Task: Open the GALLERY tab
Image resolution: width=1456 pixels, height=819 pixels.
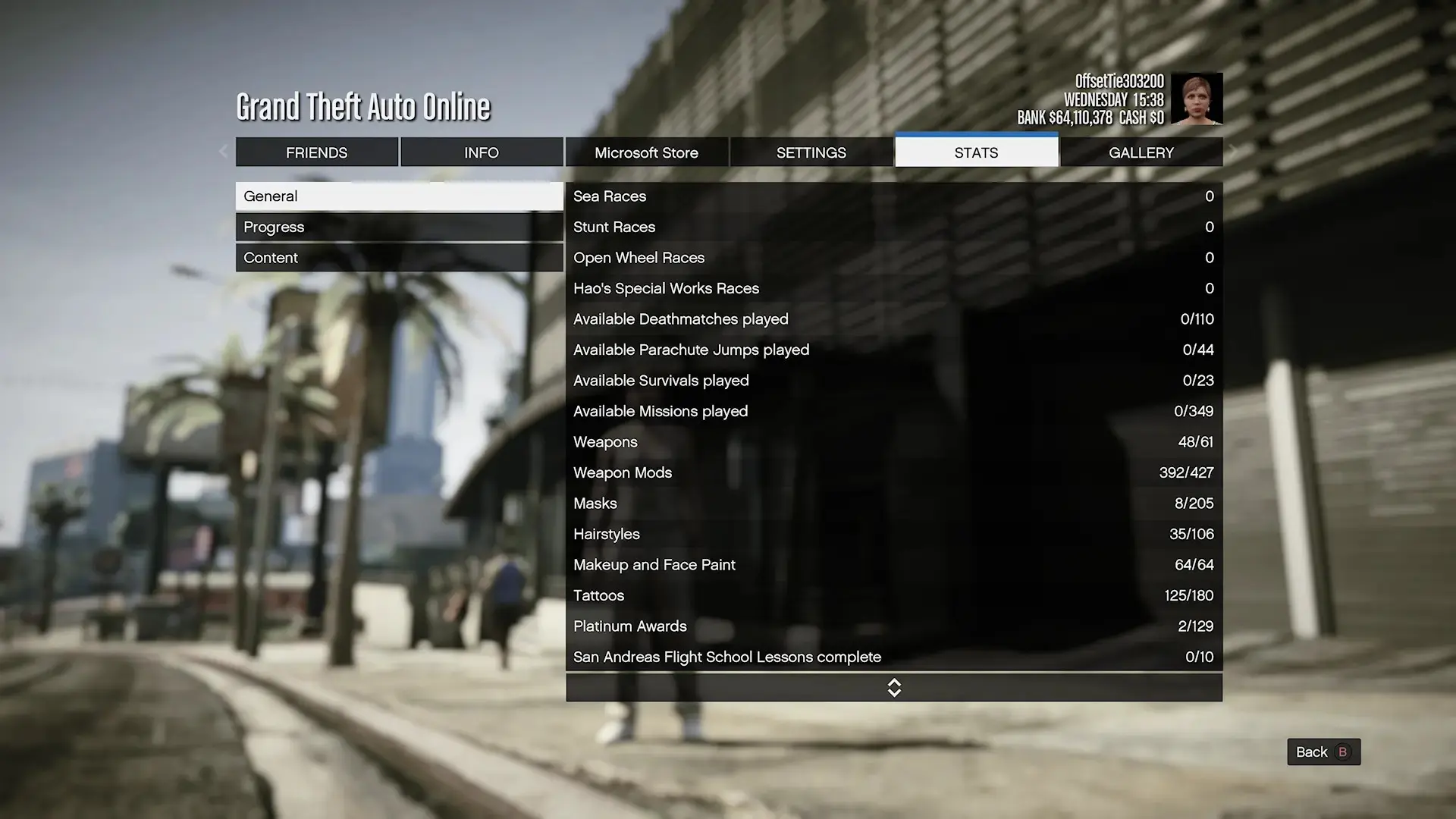Action: 1141,152
